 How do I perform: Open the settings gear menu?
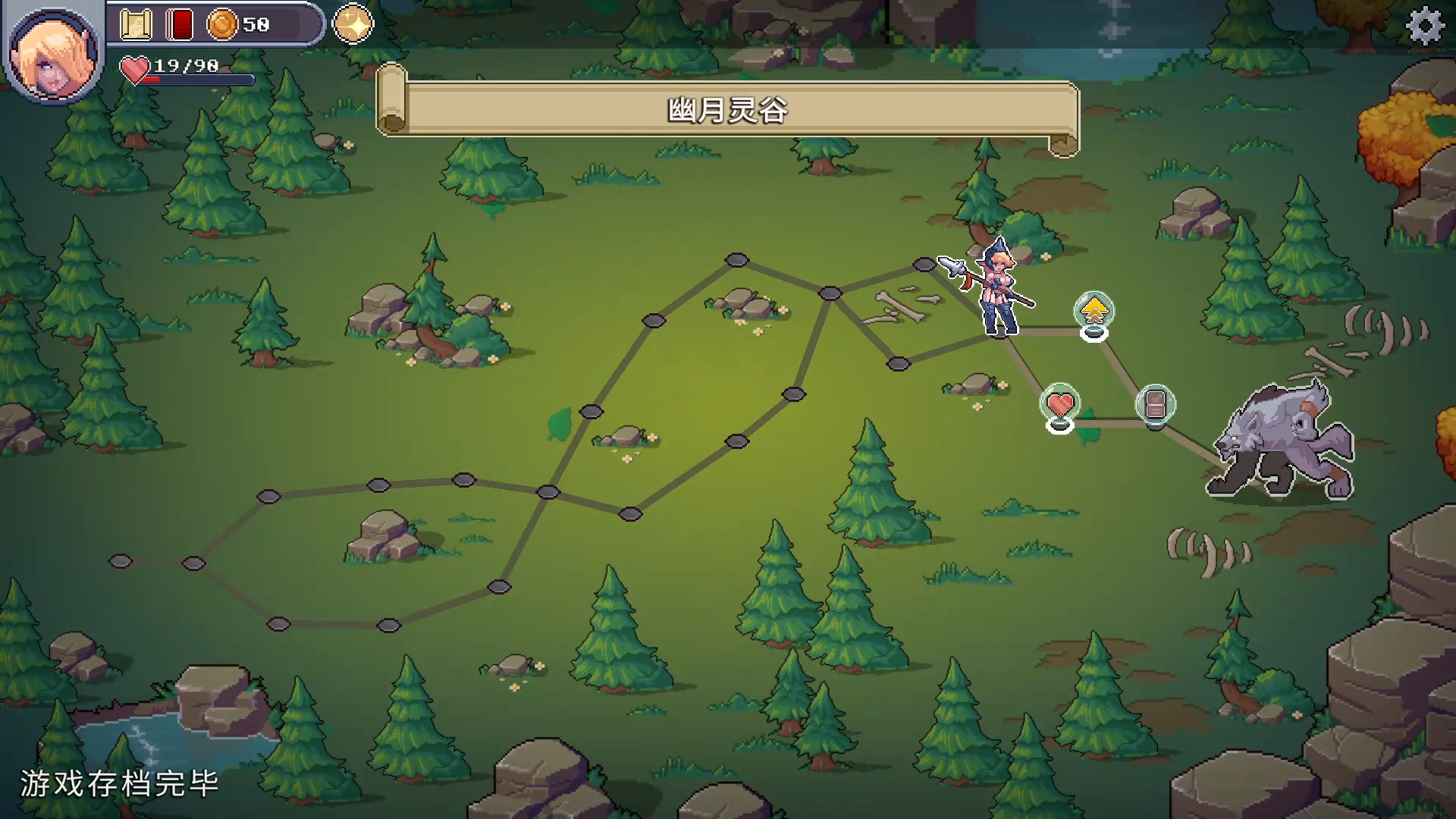coord(1425,27)
